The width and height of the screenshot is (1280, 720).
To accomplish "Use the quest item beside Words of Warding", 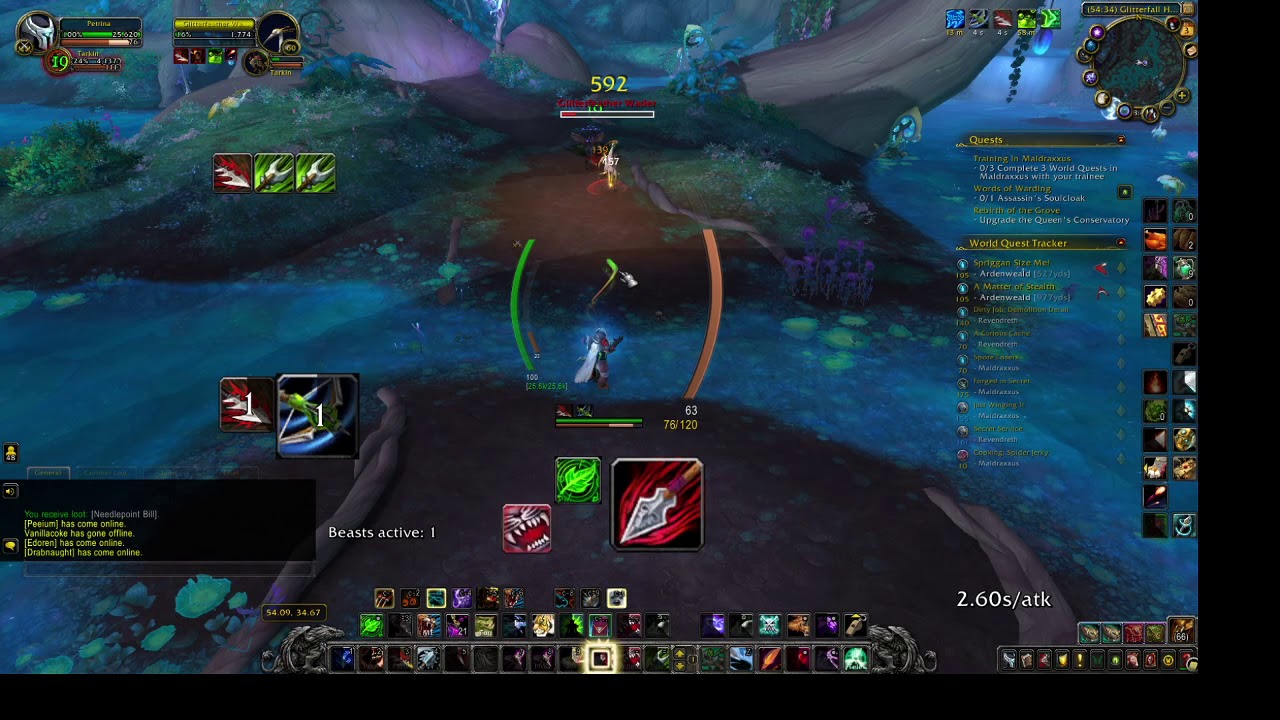I will tap(1125, 192).
